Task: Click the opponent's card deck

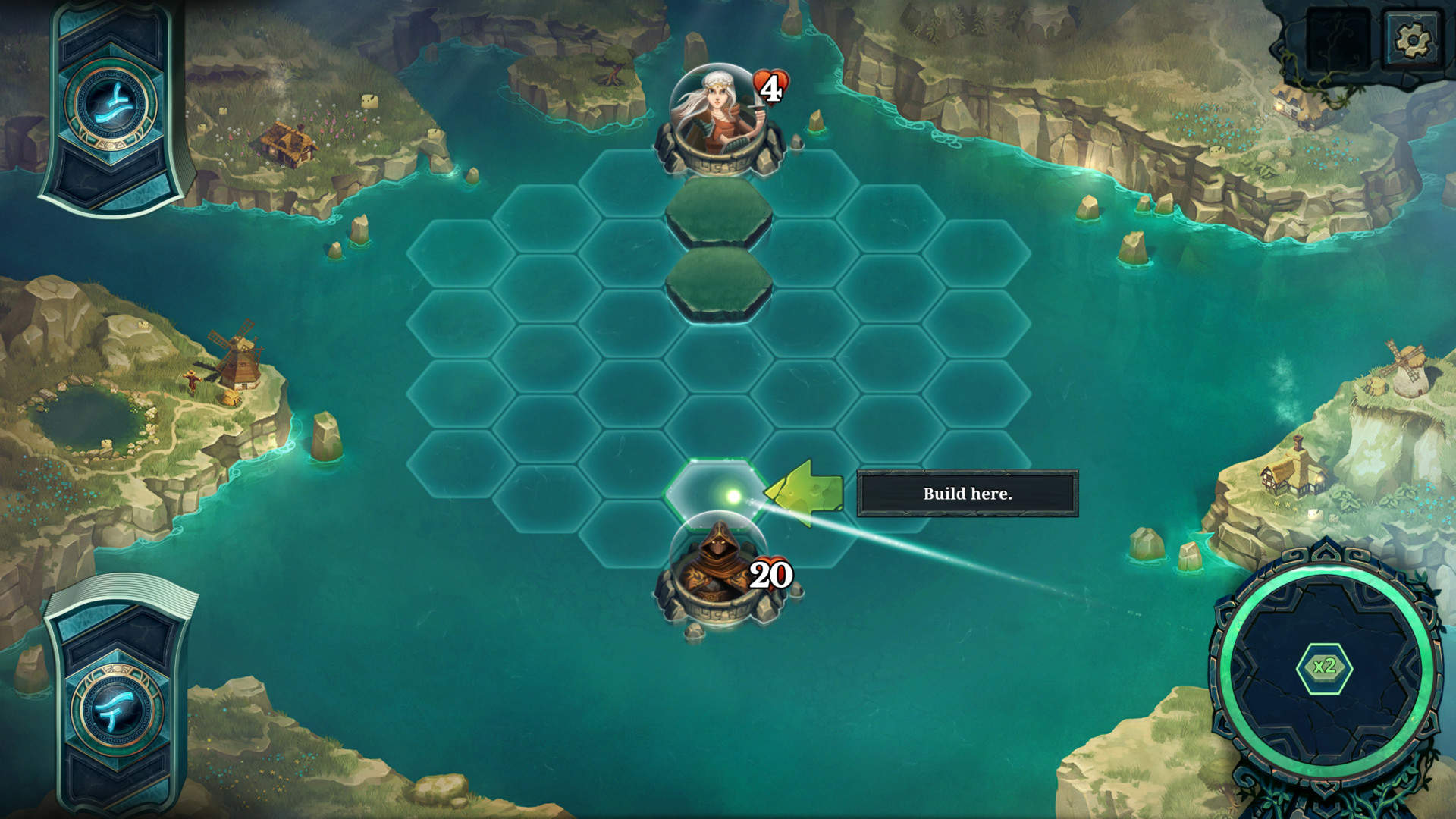Action: pyautogui.click(x=115, y=106)
